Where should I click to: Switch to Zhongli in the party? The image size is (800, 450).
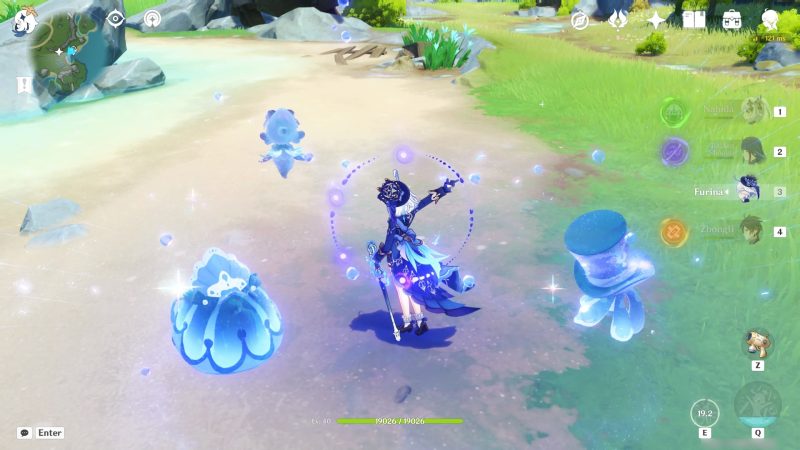[x=752, y=232]
